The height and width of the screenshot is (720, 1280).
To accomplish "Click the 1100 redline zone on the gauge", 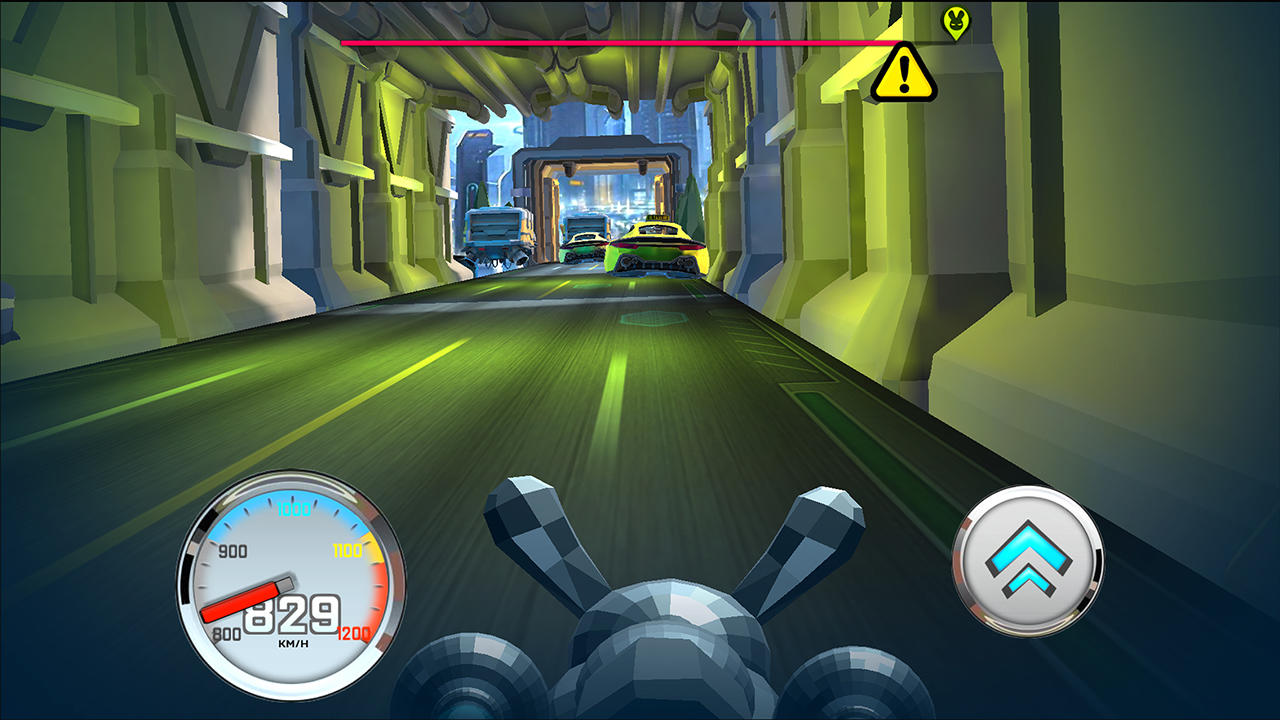I will tap(348, 548).
